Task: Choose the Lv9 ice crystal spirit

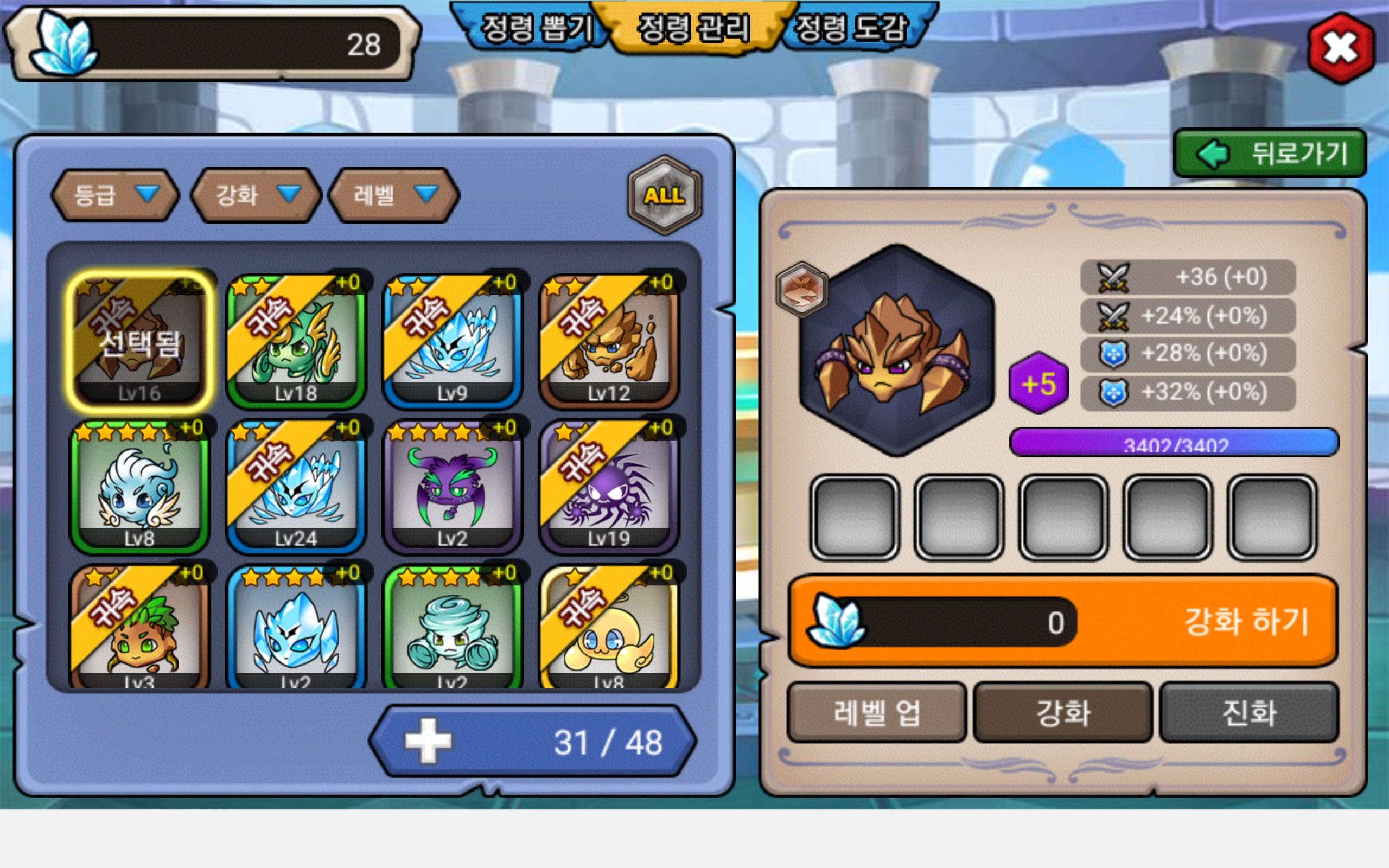Action: pos(453,342)
